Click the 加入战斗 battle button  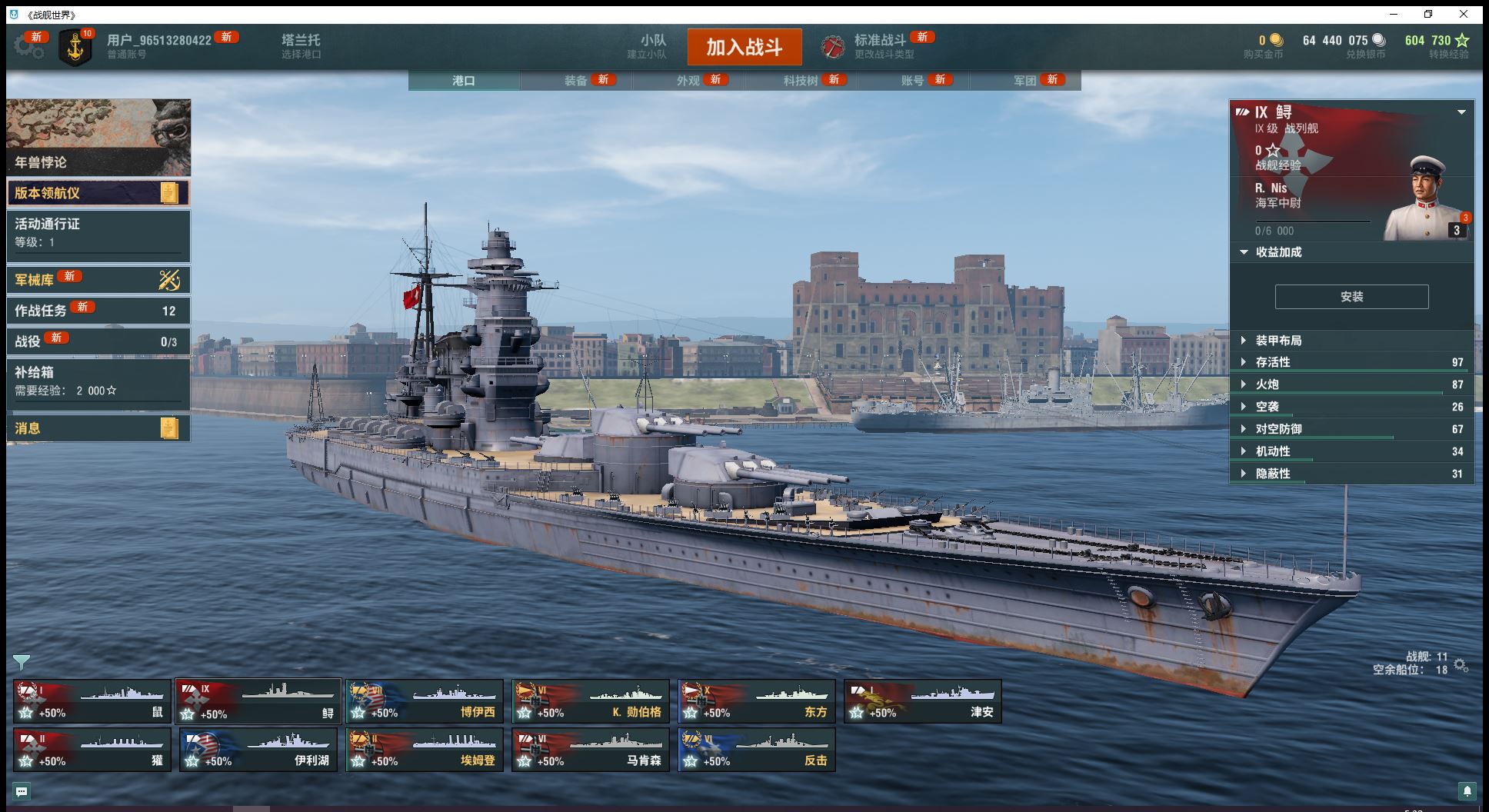coord(744,47)
